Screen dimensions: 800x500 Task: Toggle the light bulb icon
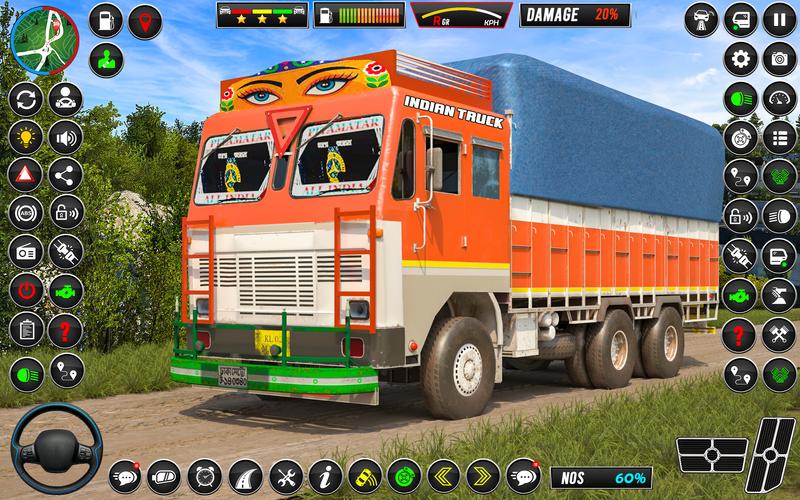[x=26, y=137]
